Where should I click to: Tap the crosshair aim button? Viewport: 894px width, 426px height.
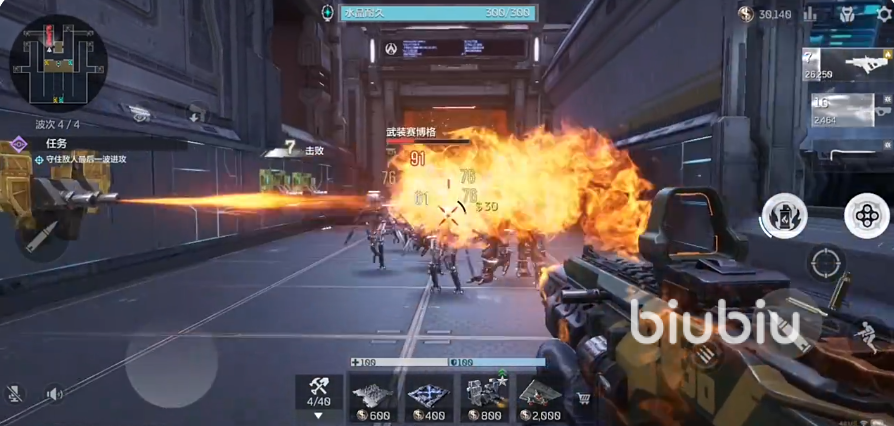[826, 264]
